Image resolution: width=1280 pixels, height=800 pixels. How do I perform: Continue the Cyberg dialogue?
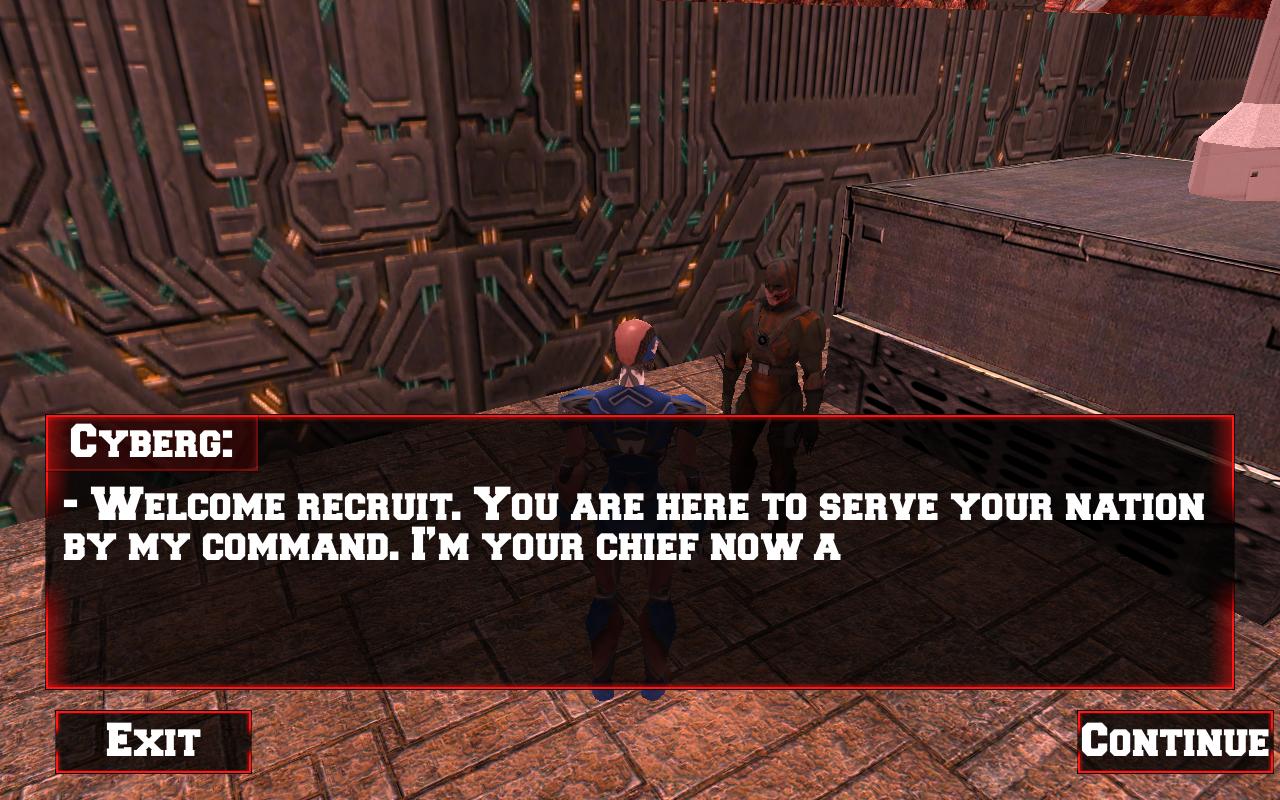(1174, 741)
